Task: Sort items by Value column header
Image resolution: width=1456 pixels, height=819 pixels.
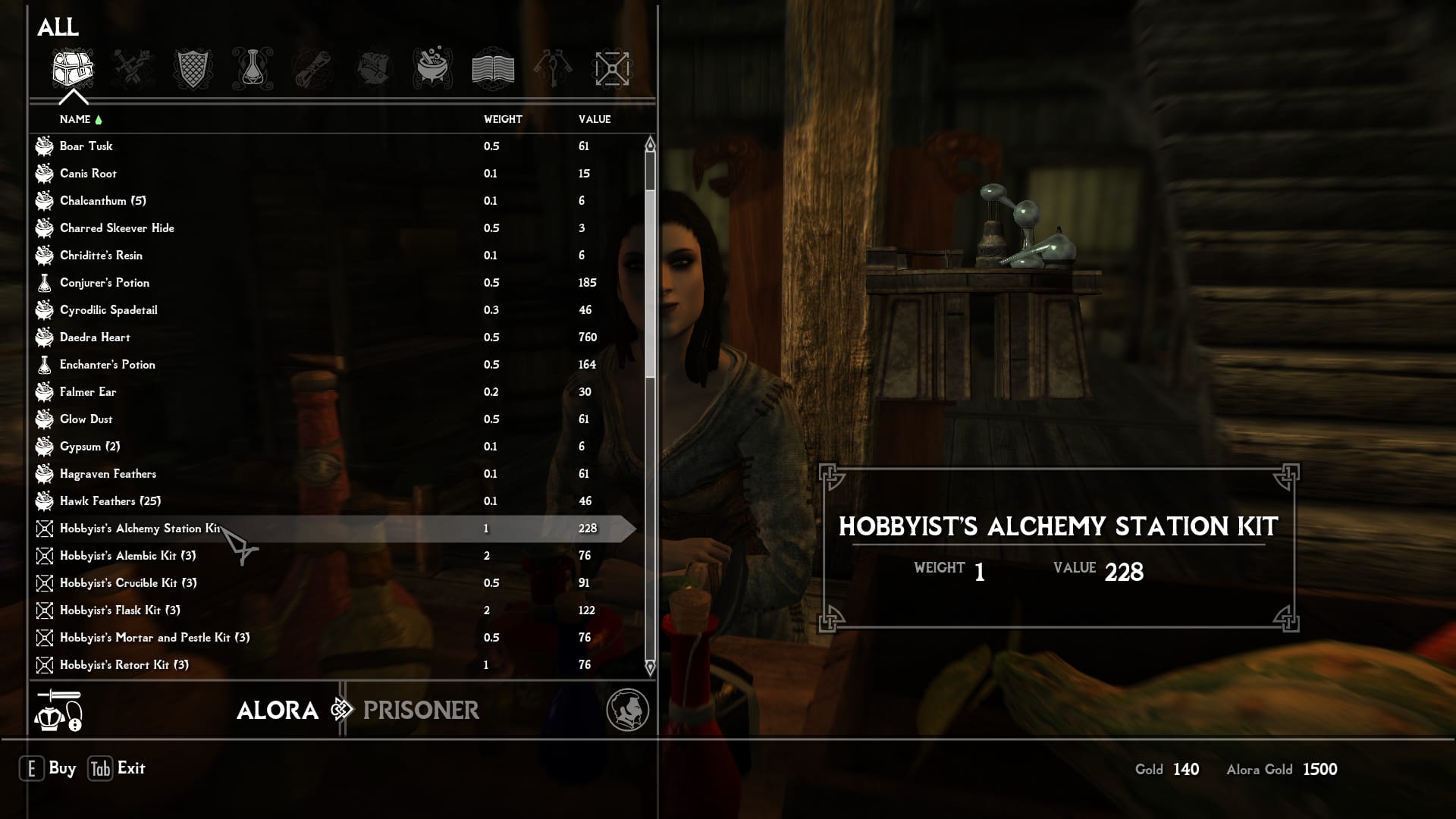Action: 594,119
